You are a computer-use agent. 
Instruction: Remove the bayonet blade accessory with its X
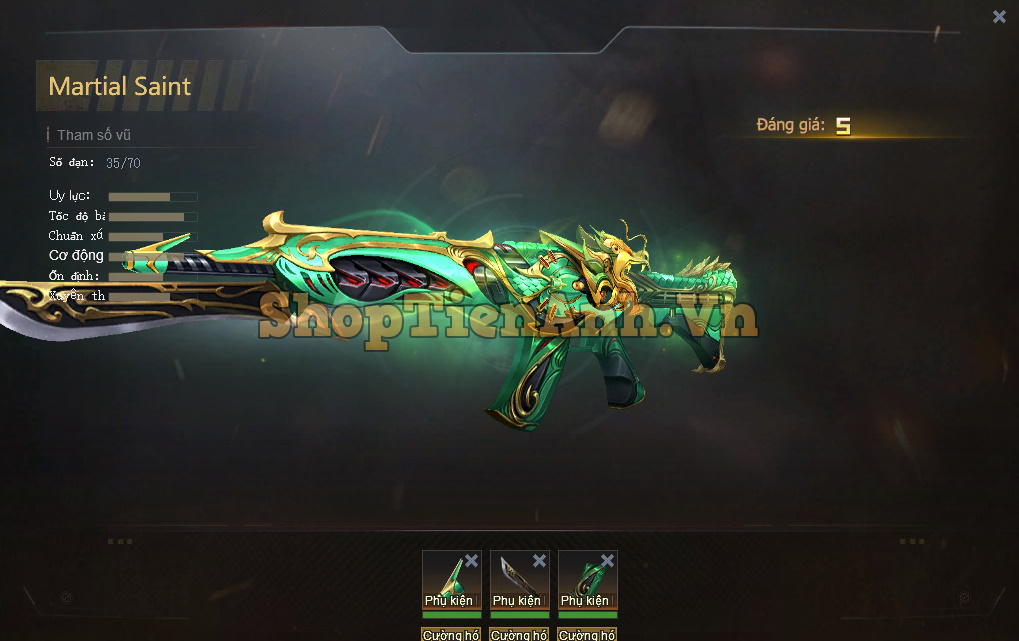tap(540, 561)
